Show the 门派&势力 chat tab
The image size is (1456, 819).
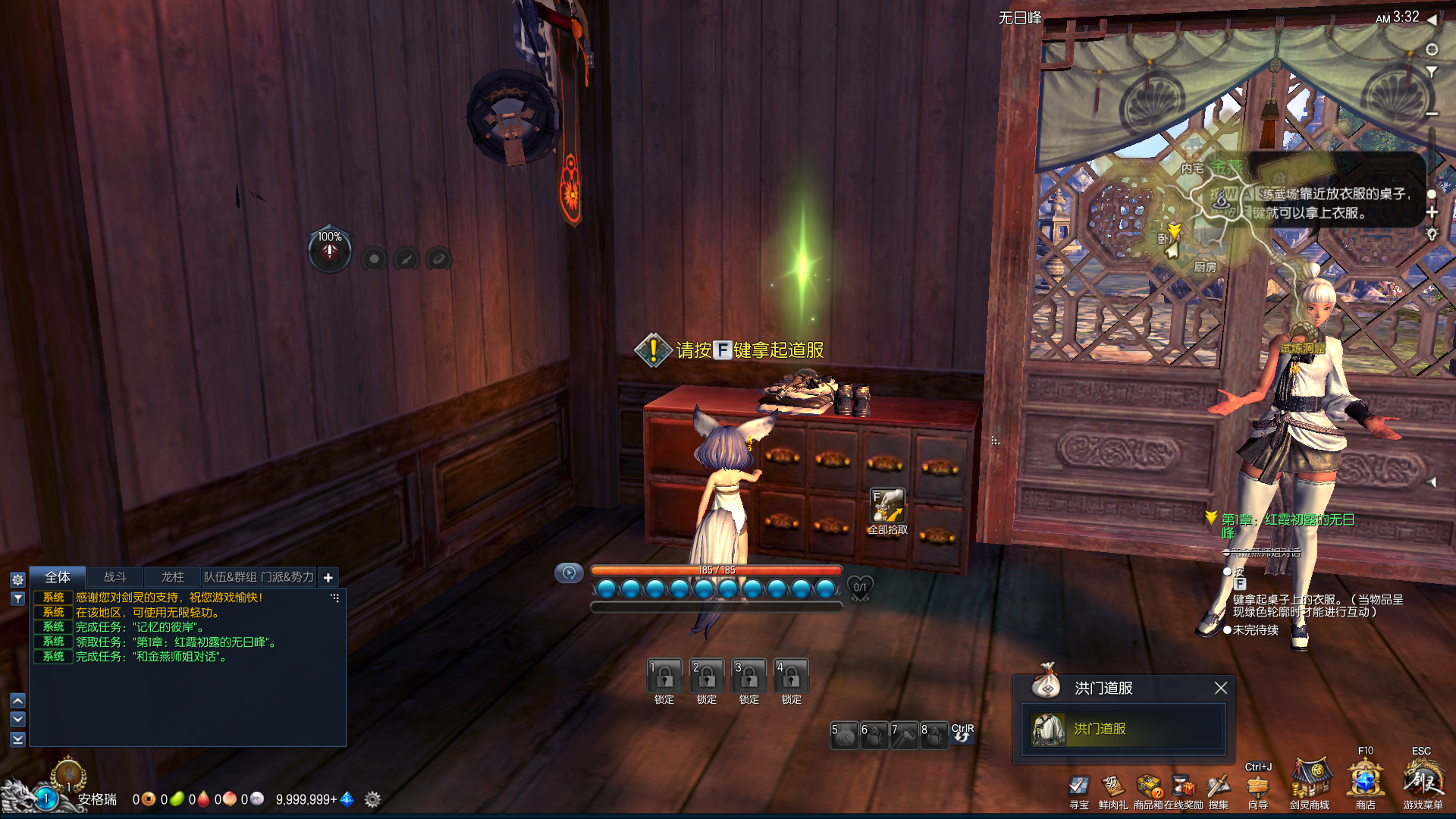point(287,577)
